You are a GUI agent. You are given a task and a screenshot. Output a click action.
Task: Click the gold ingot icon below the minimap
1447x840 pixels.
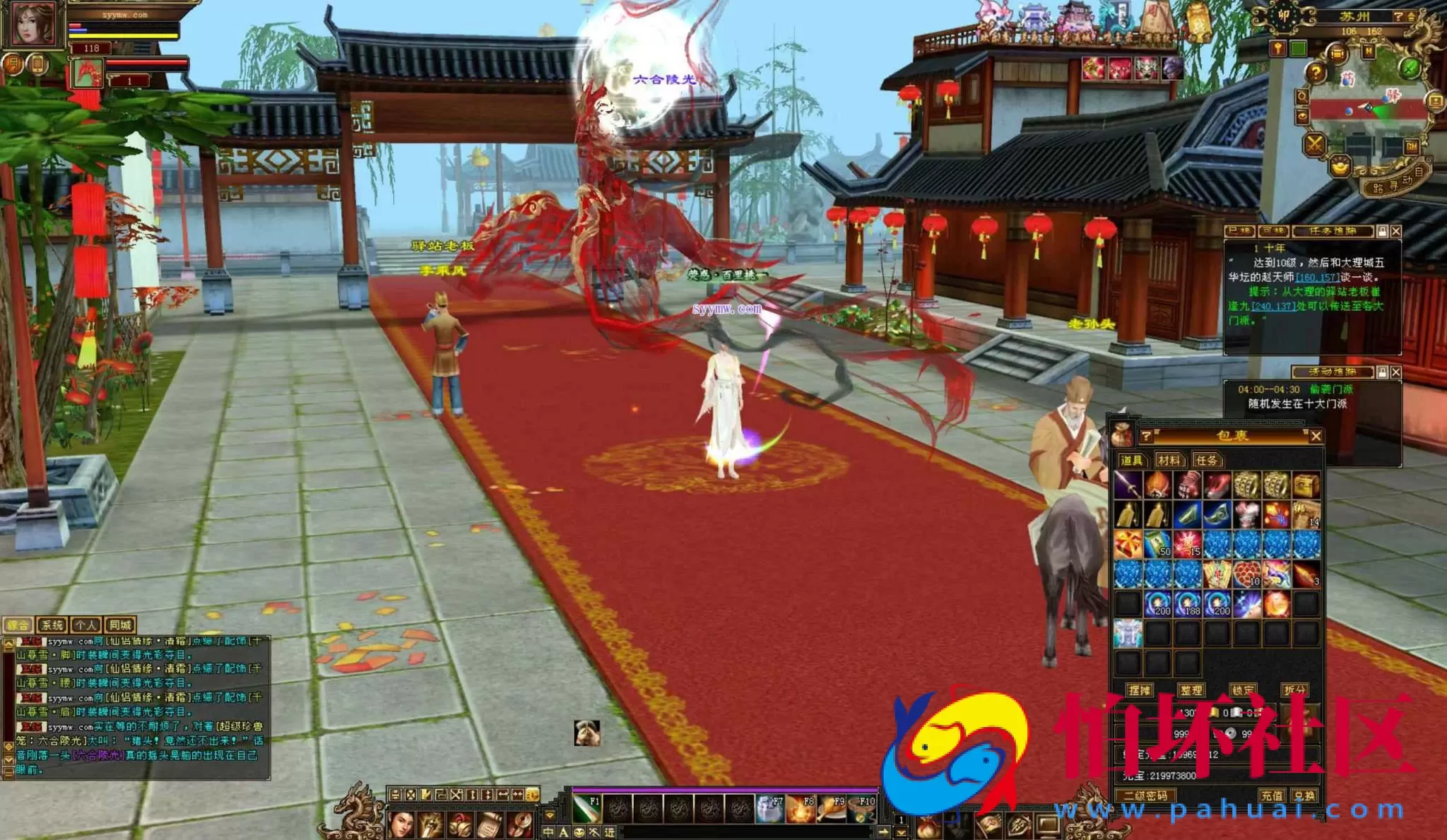(1340, 167)
